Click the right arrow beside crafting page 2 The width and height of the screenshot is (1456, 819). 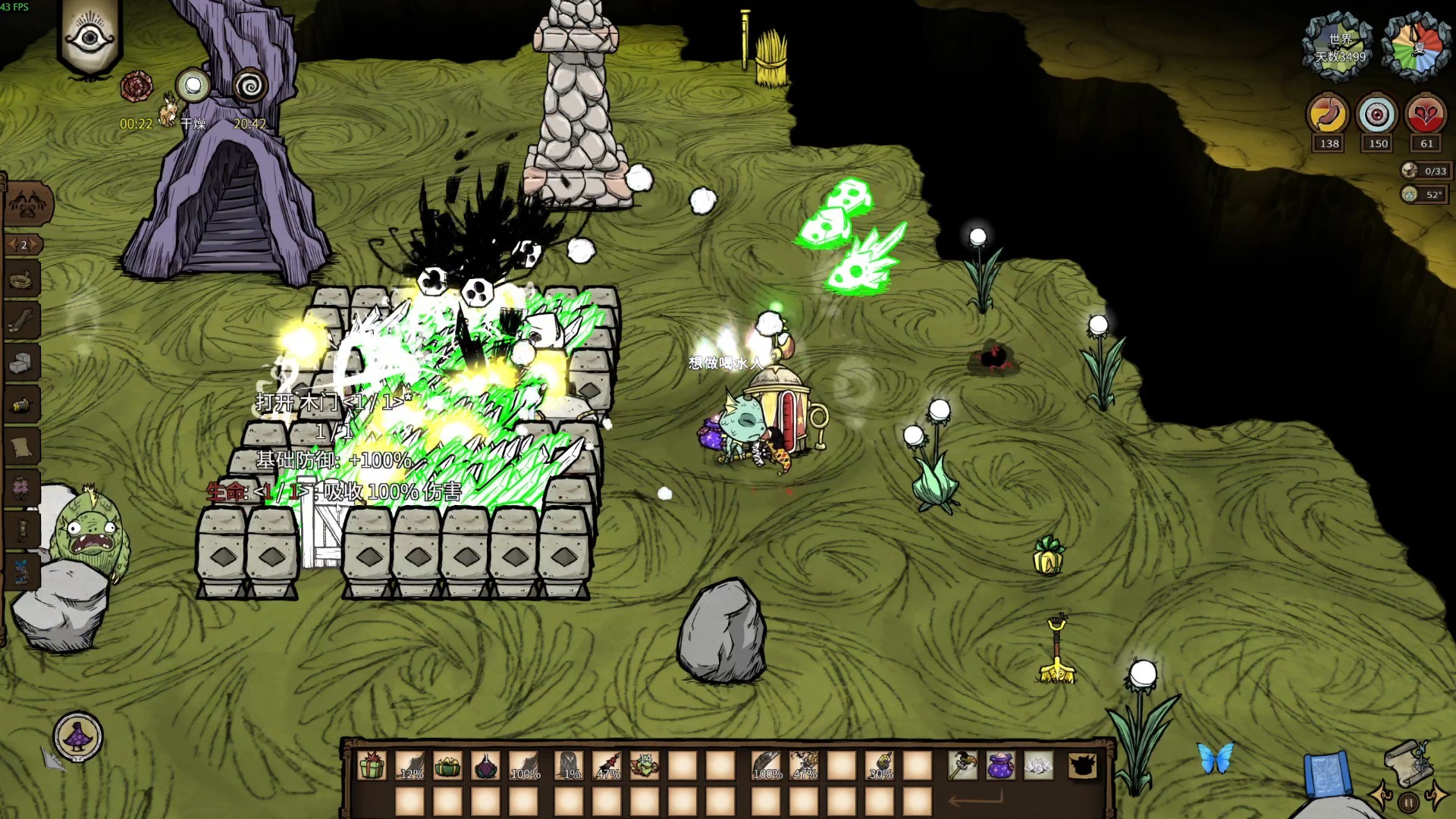tap(34, 244)
